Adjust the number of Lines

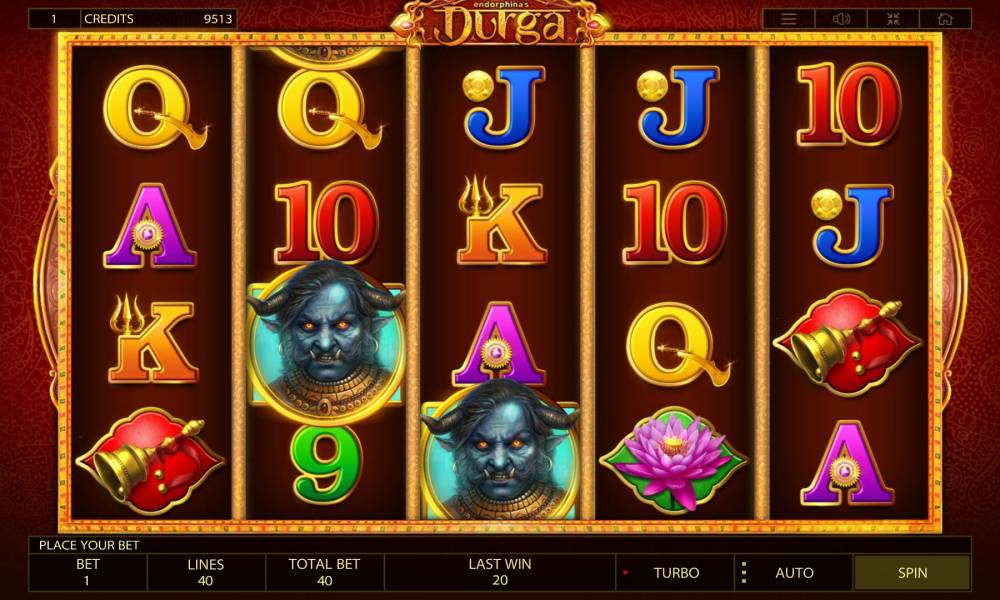pos(206,572)
